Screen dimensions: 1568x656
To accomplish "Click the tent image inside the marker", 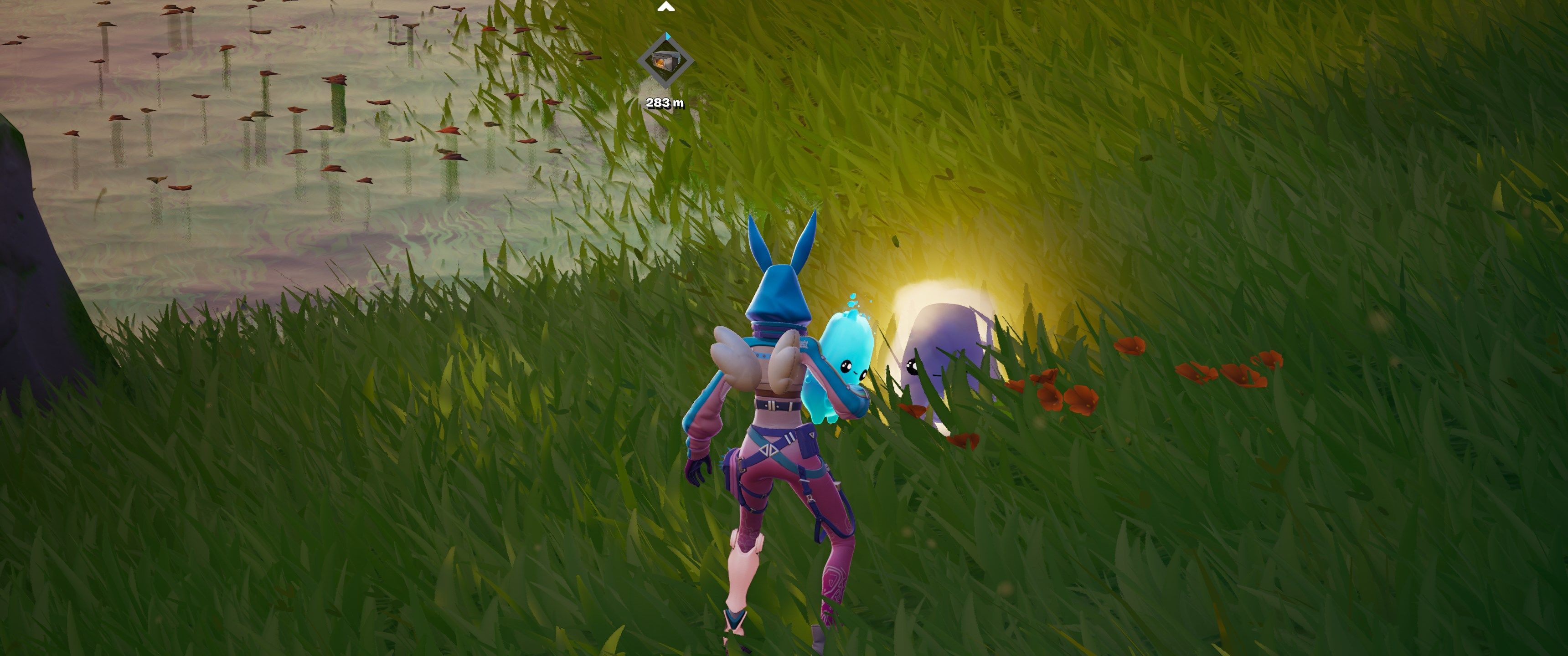I will [667, 61].
